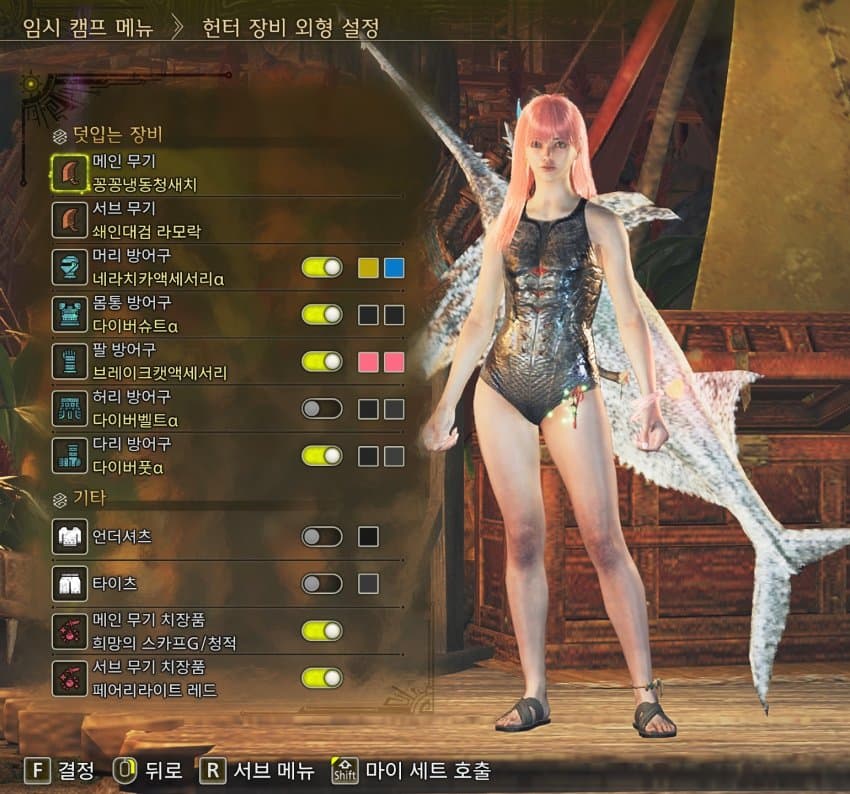Select the 다리 방어구 boots icon
This screenshot has height=794, width=850.
pos(69,455)
